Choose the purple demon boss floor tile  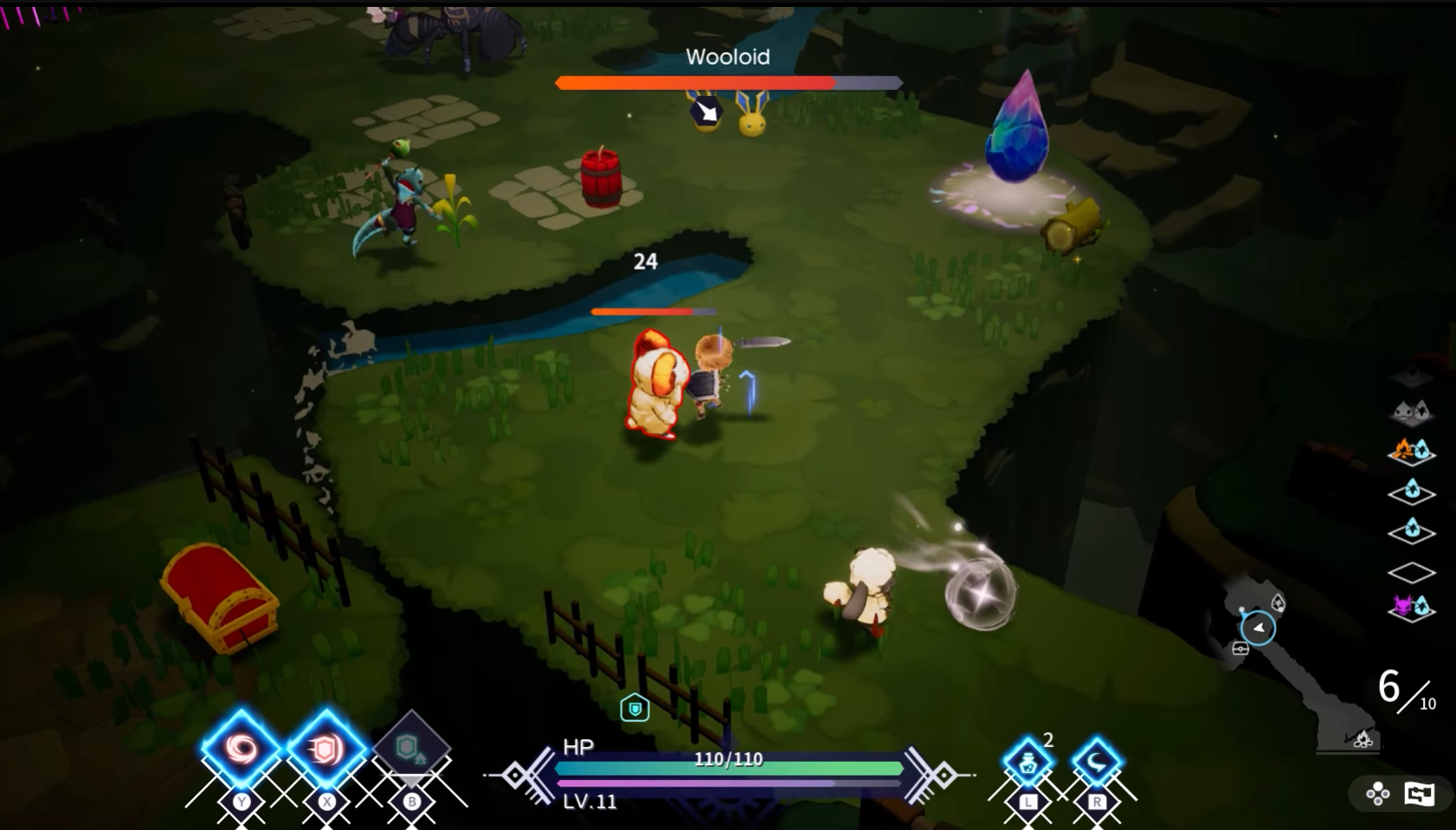(x=1411, y=608)
